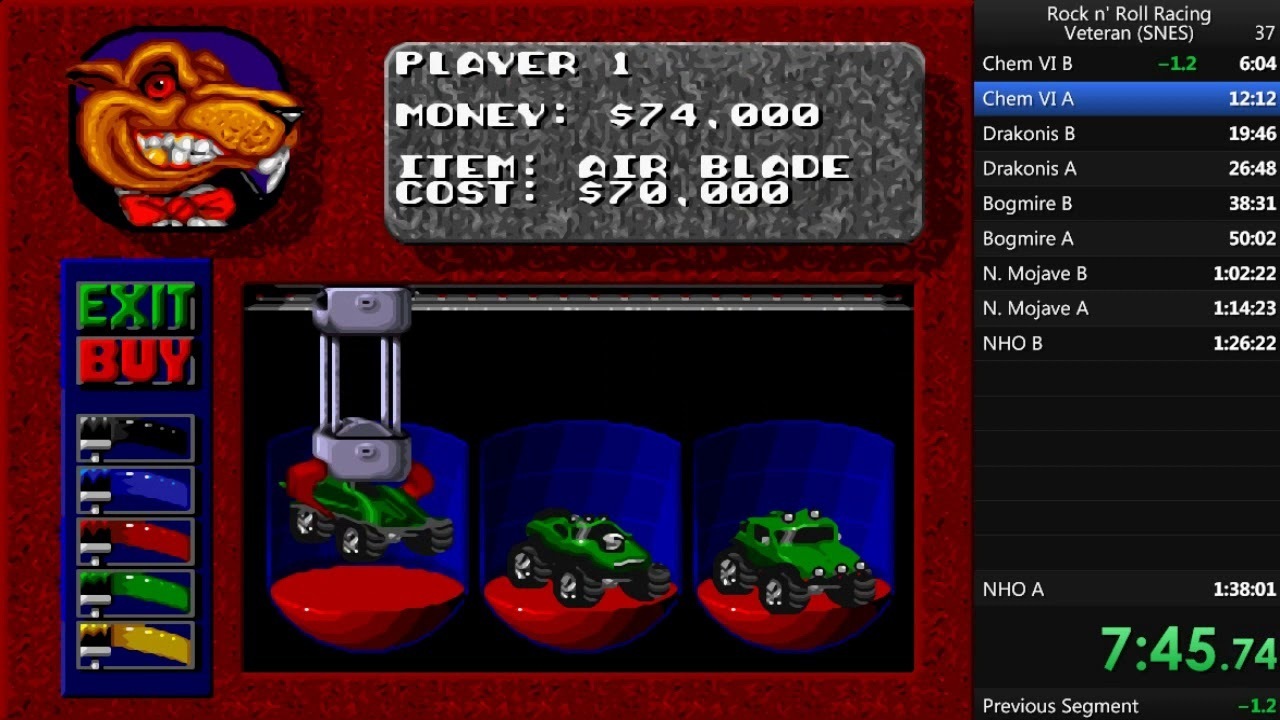Exit the vehicle shop
The image size is (1280, 720).
click(135, 307)
